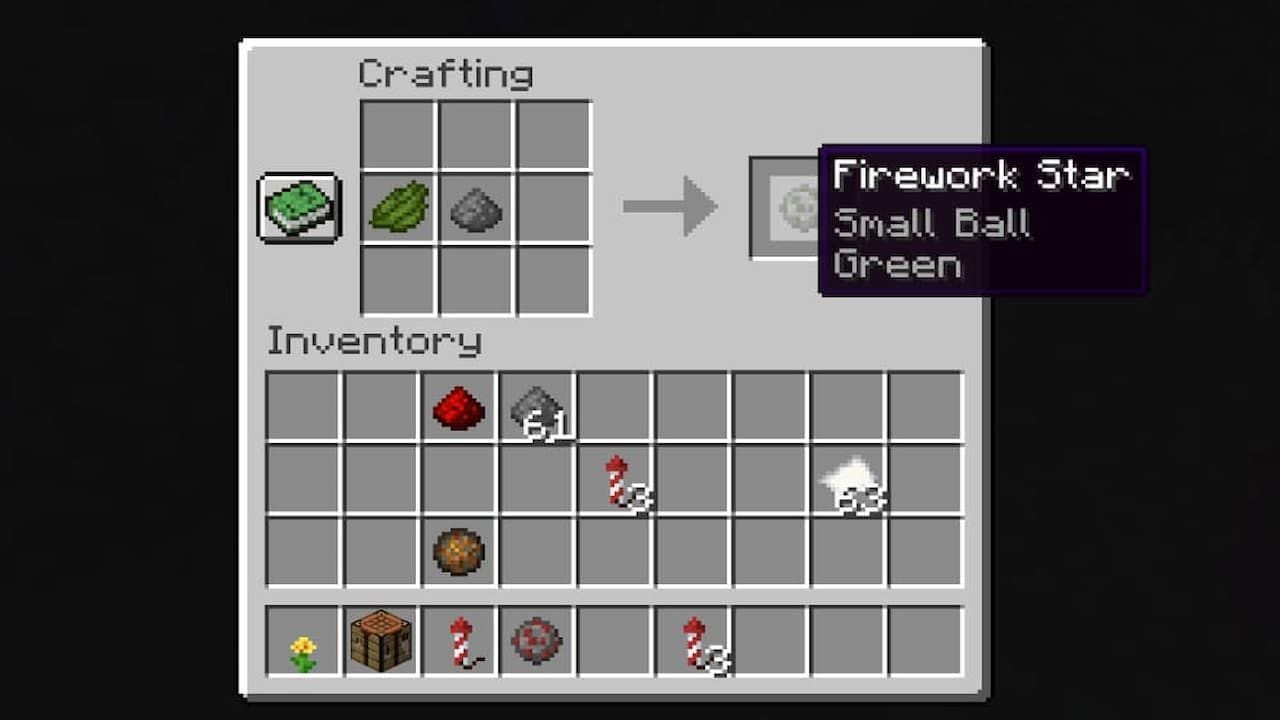Click the Inventory title label
Image resolution: width=1280 pixels, height=720 pixels.
click(x=373, y=342)
